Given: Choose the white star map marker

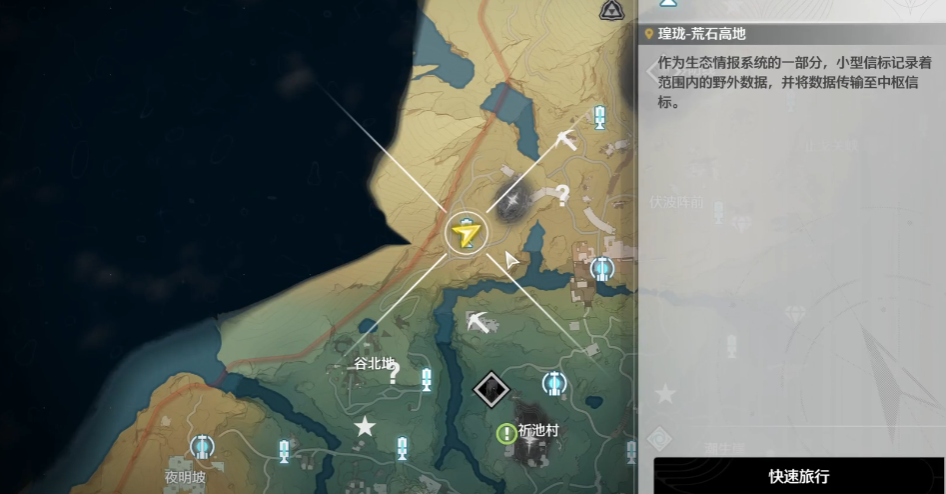Looking at the screenshot, I should tap(365, 427).
